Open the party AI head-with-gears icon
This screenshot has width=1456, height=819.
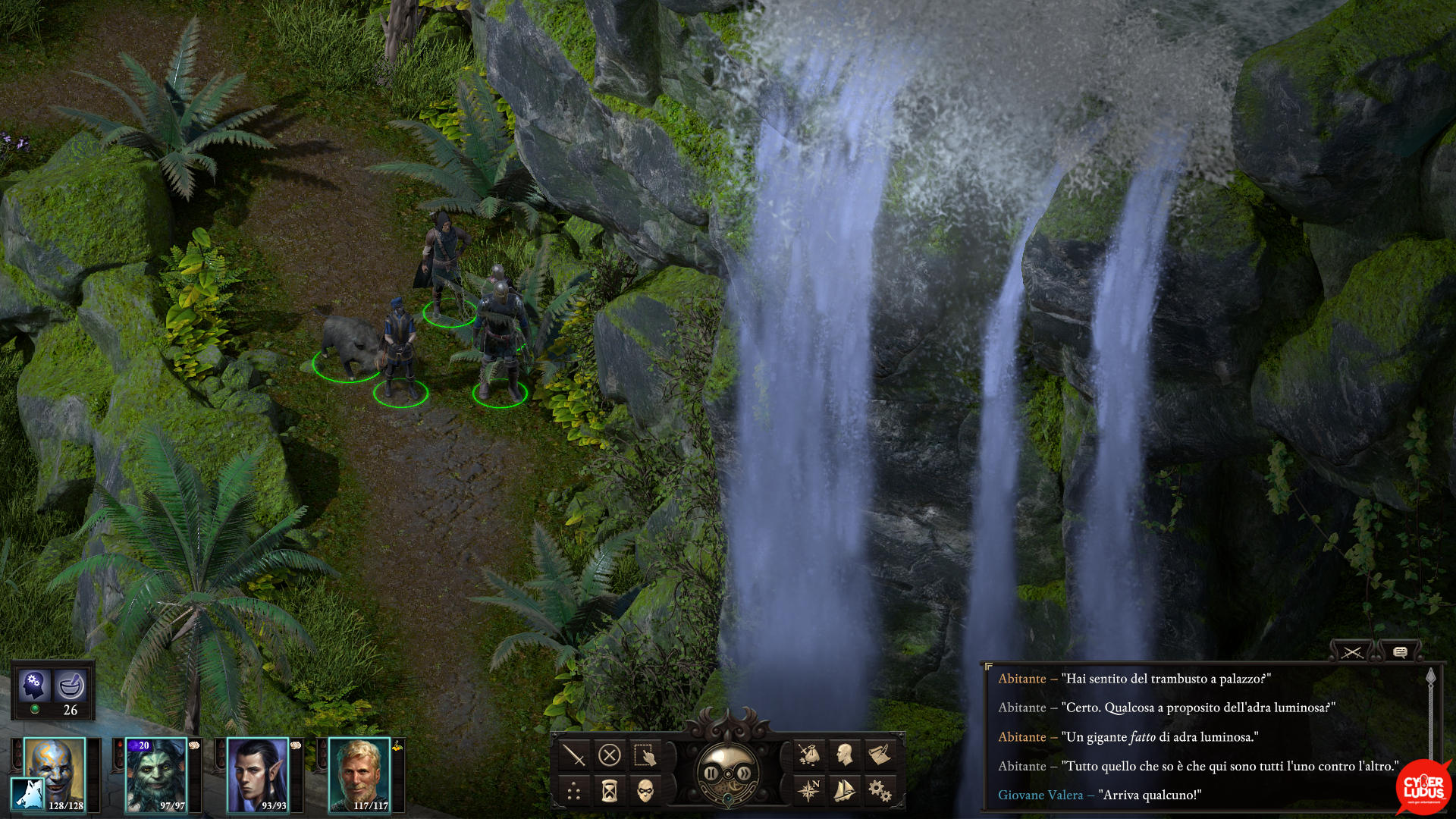pyautogui.click(x=33, y=685)
